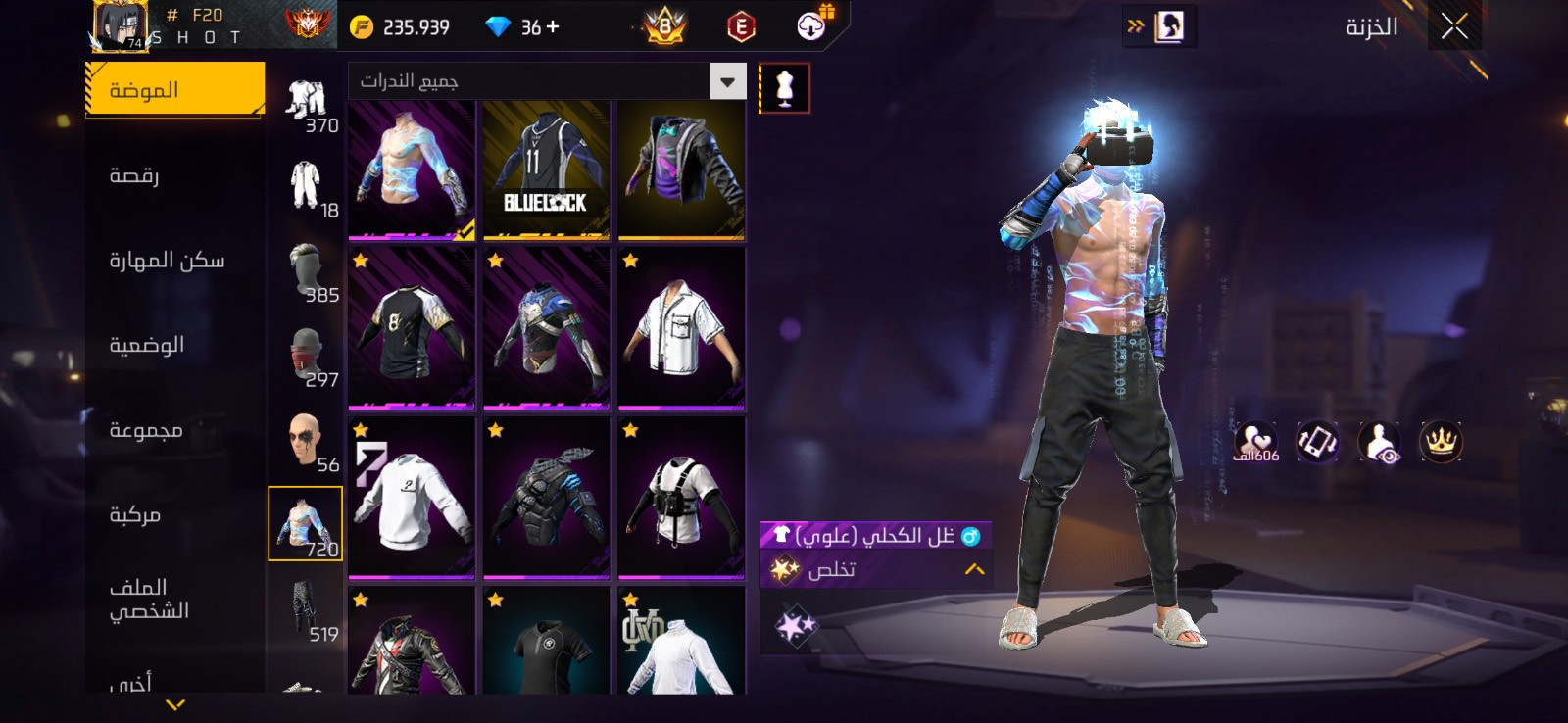Open the pants category with 519 items
This screenshot has height=723, width=1568.
point(307,610)
